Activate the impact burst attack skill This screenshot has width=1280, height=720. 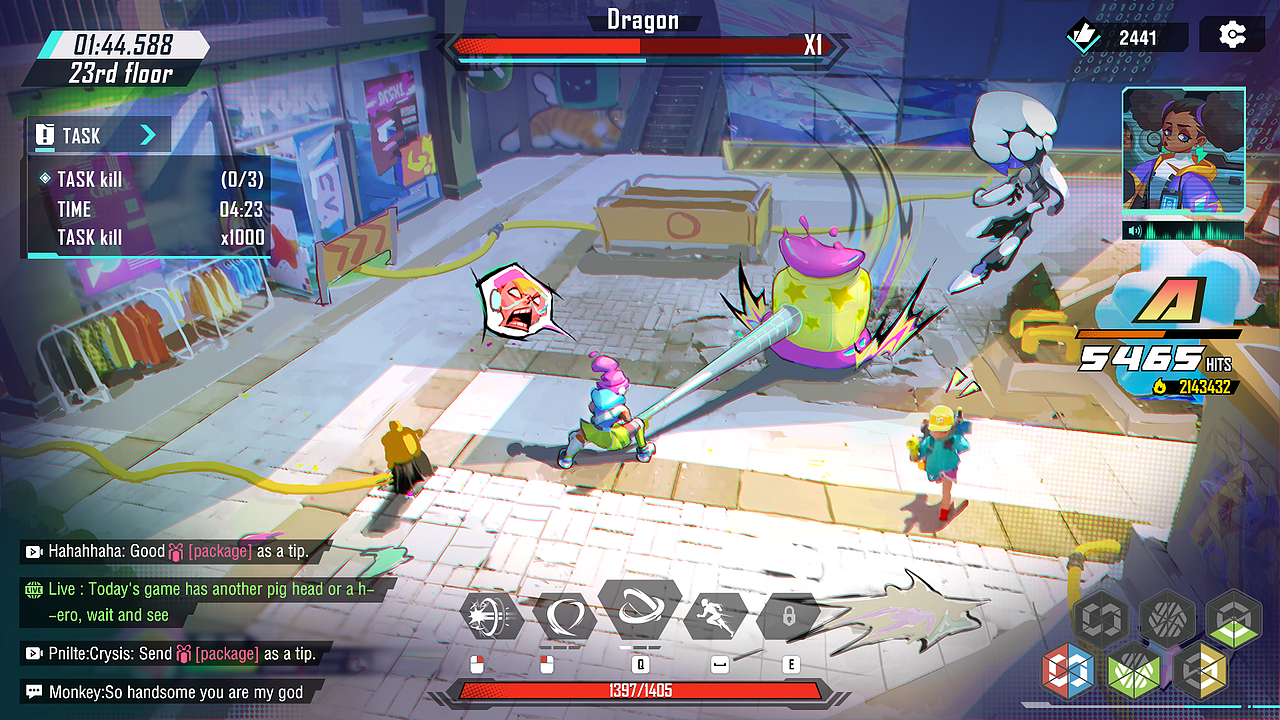click(x=491, y=615)
